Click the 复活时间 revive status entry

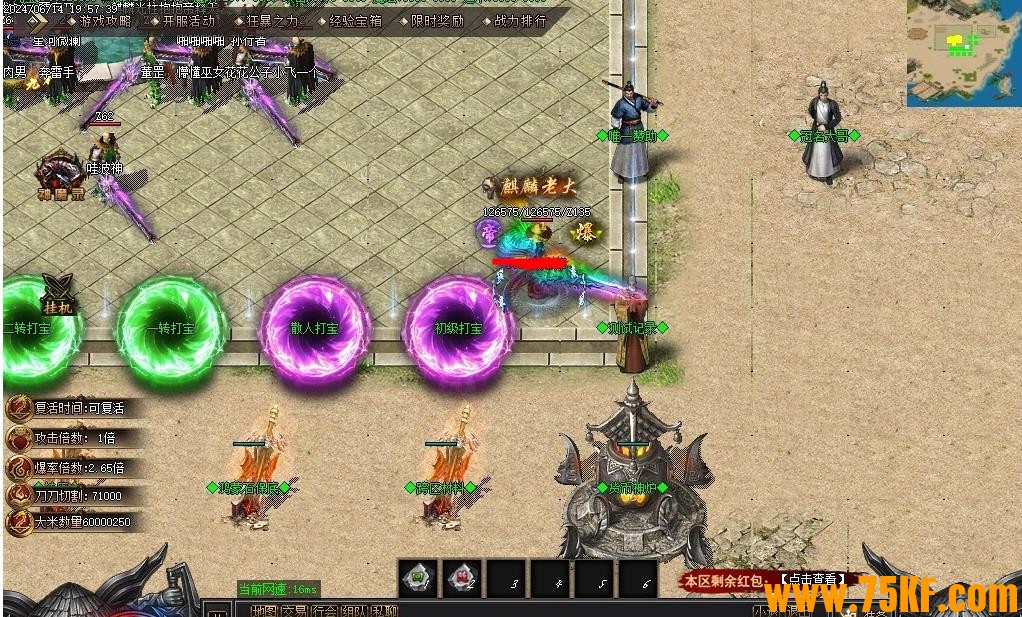(x=68, y=408)
